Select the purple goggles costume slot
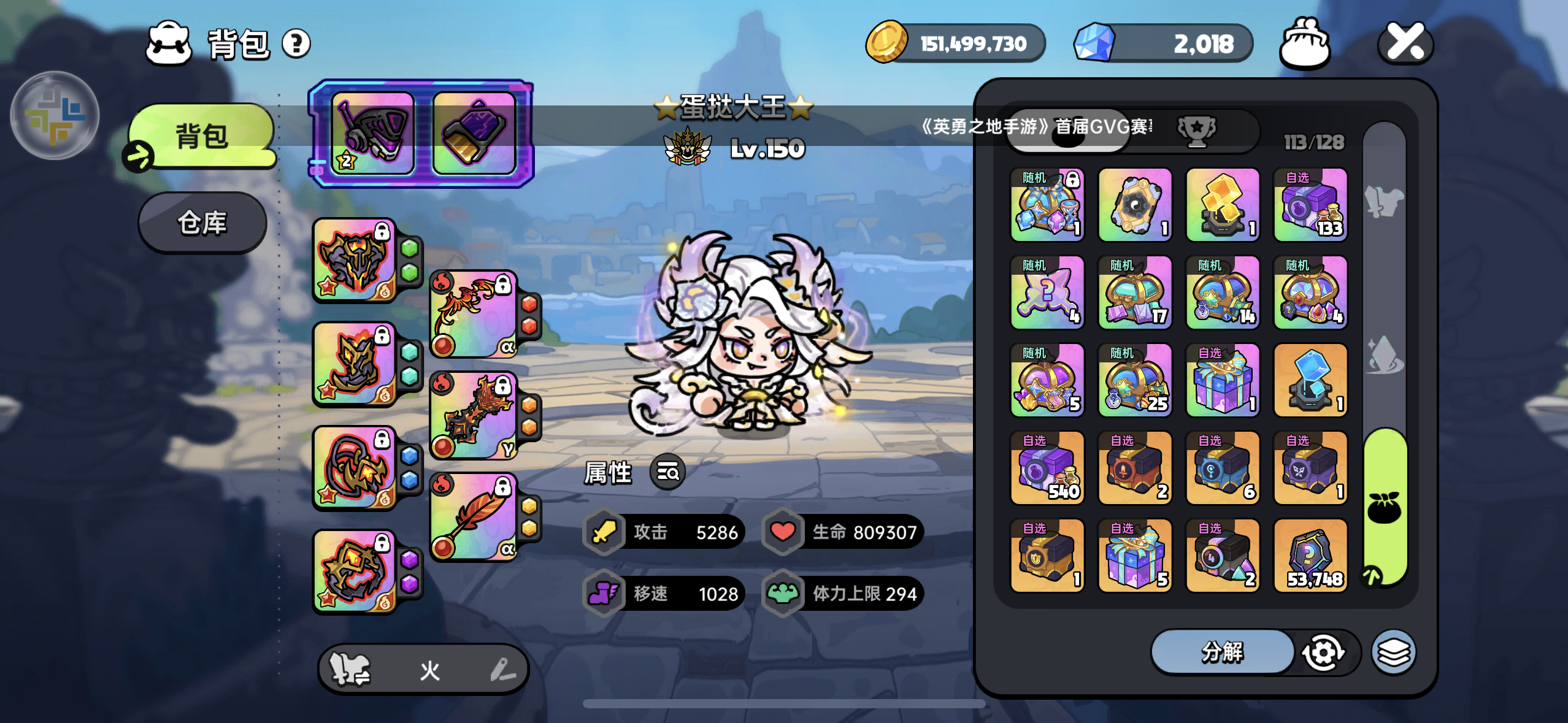This screenshot has width=1568, height=723. click(372, 133)
